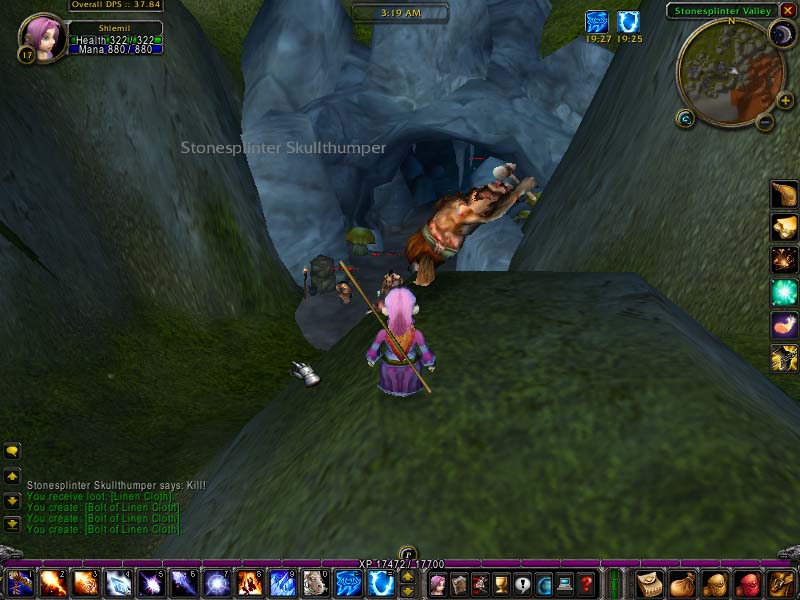Close the minimap with the red X
Image resolution: width=800 pixels, height=600 pixels.
pos(787,11)
